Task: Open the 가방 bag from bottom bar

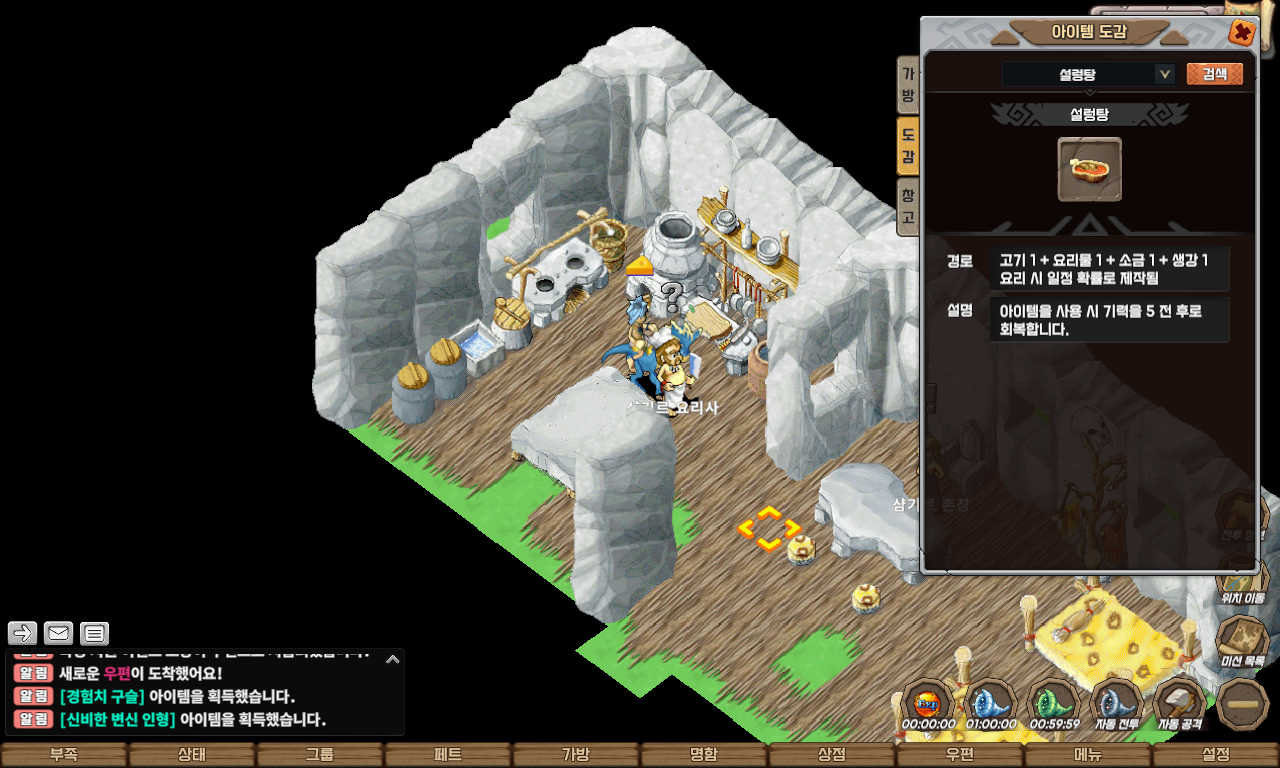Action: (x=576, y=755)
